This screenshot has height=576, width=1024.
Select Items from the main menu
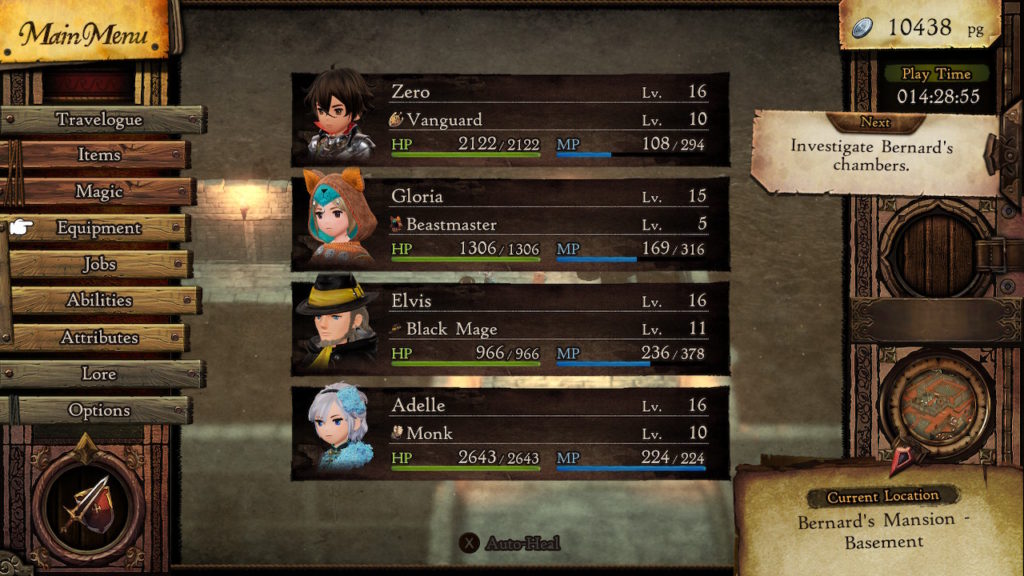click(x=99, y=155)
